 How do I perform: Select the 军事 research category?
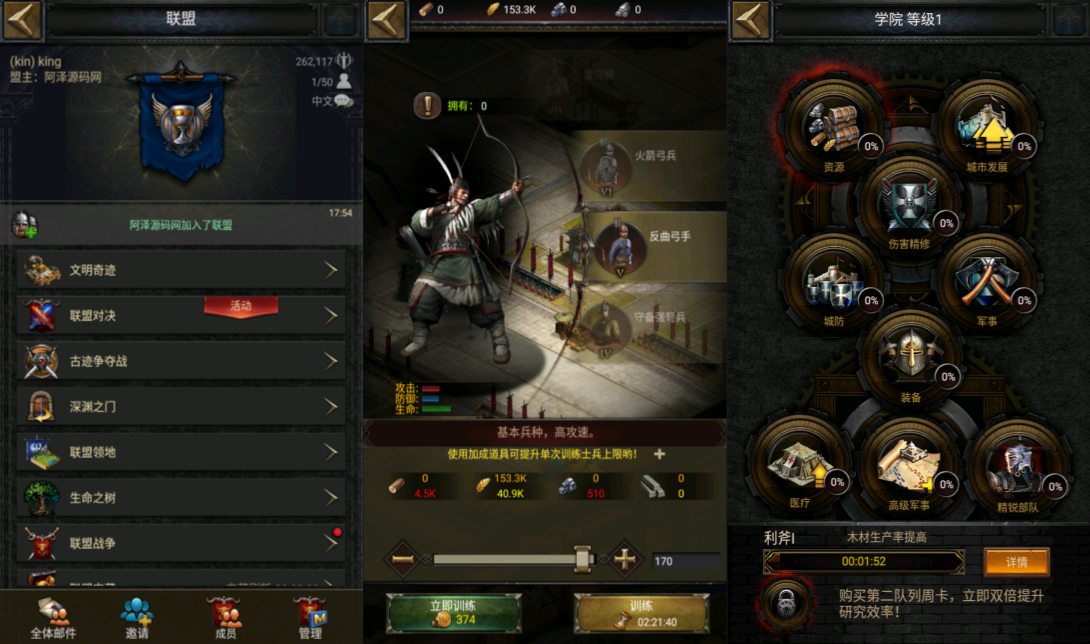pyautogui.click(x=986, y=281)
